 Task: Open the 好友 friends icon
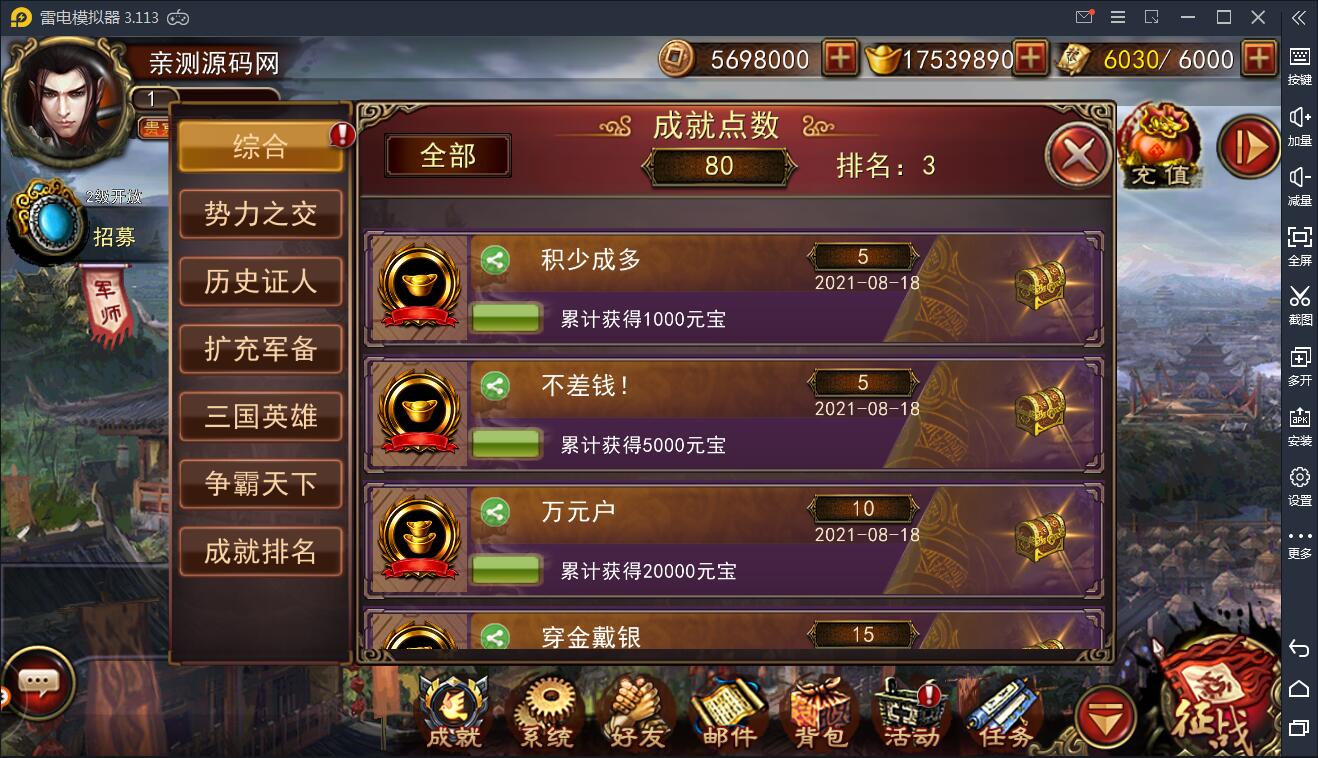(x=637, y=710)
